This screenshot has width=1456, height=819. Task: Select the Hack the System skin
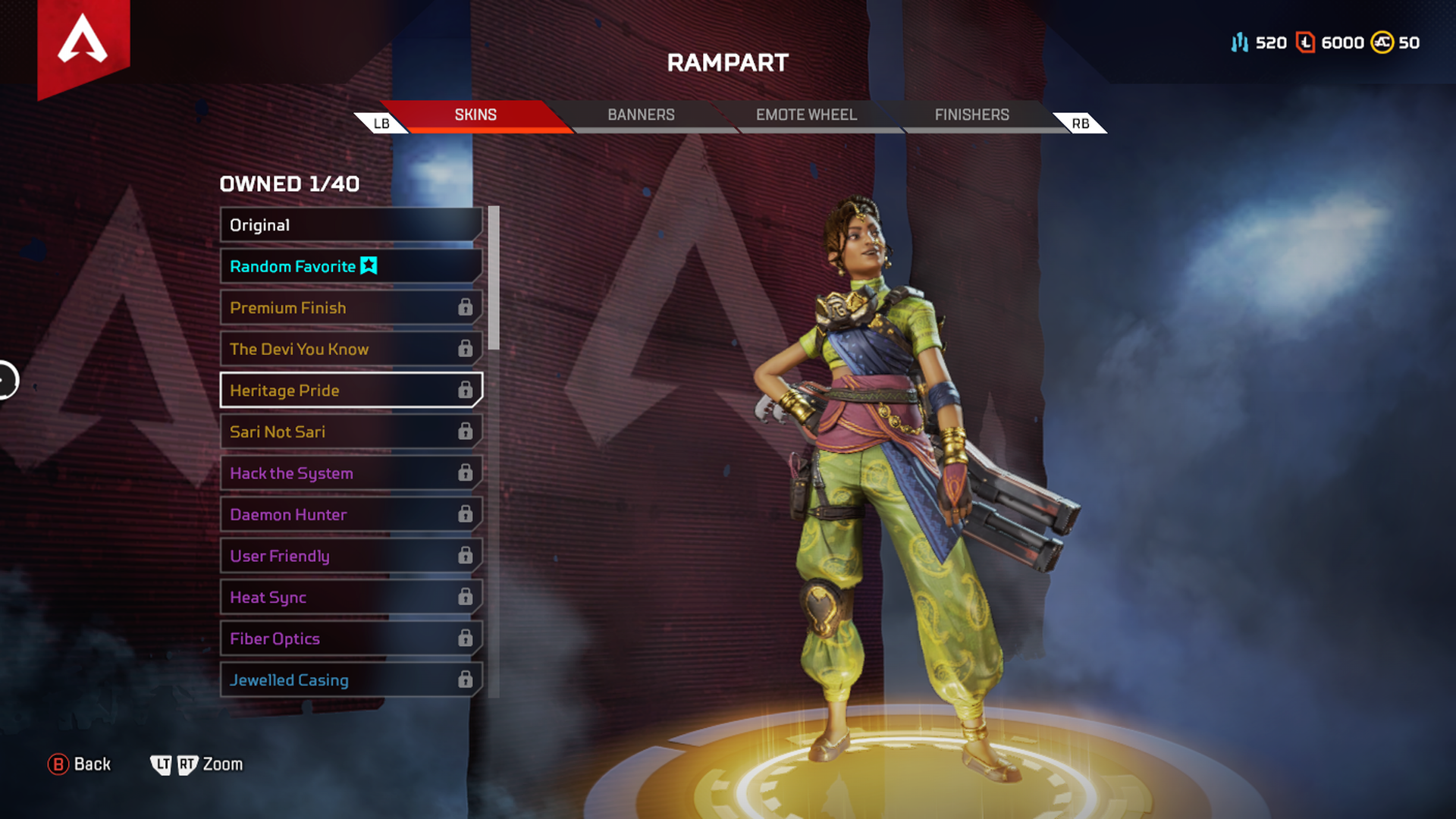coord(350,473)
